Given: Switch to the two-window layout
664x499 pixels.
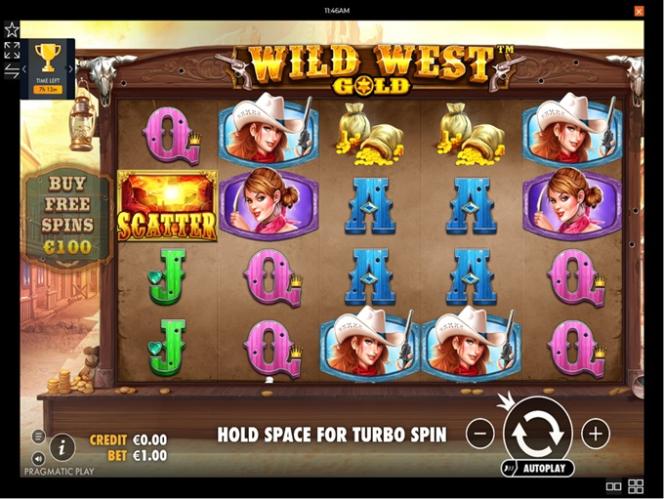Looking at the screenshot, I should pyautogui.click(x=614, y=487).
